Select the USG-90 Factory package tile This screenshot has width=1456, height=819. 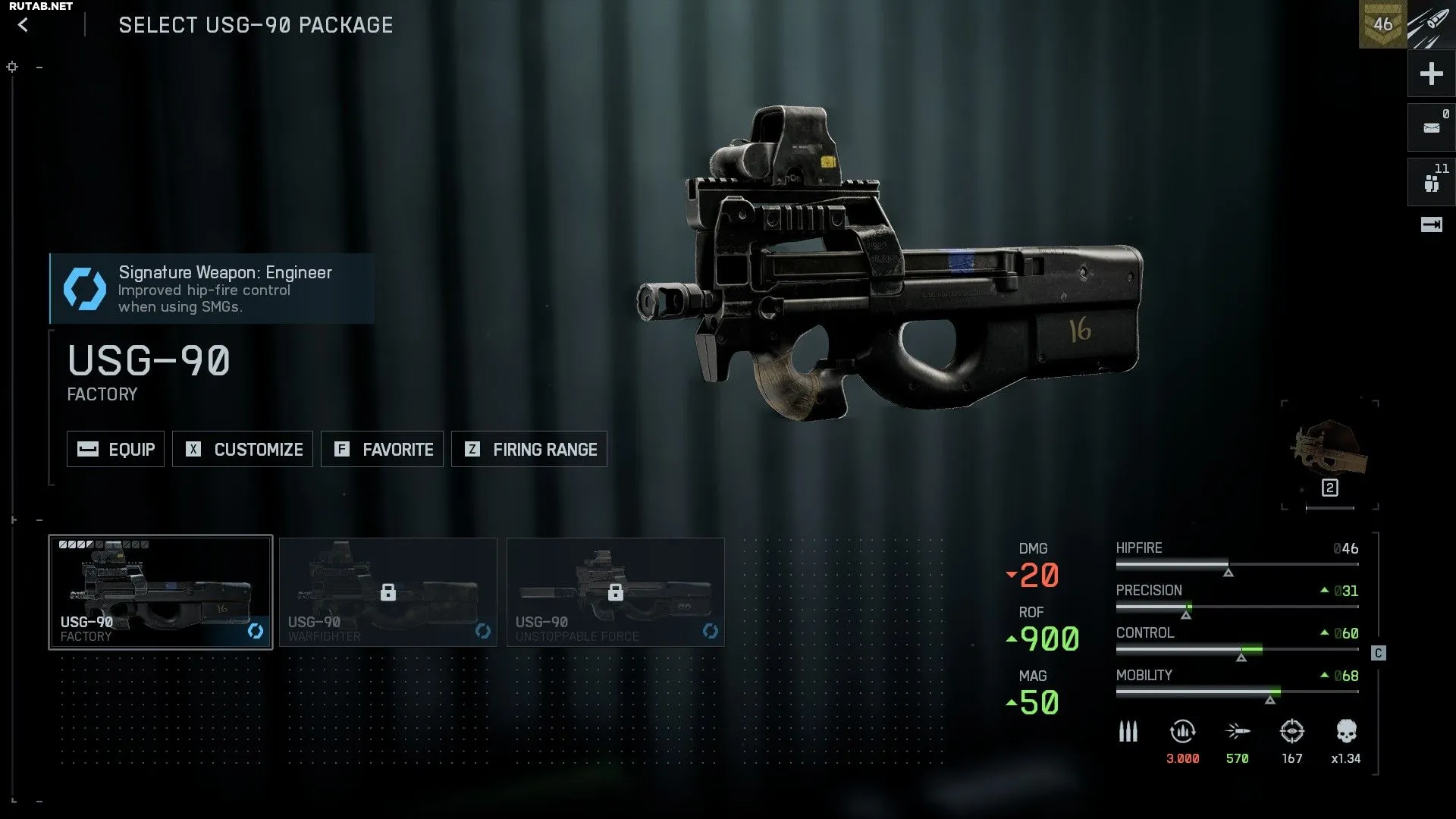click(161, 591)
